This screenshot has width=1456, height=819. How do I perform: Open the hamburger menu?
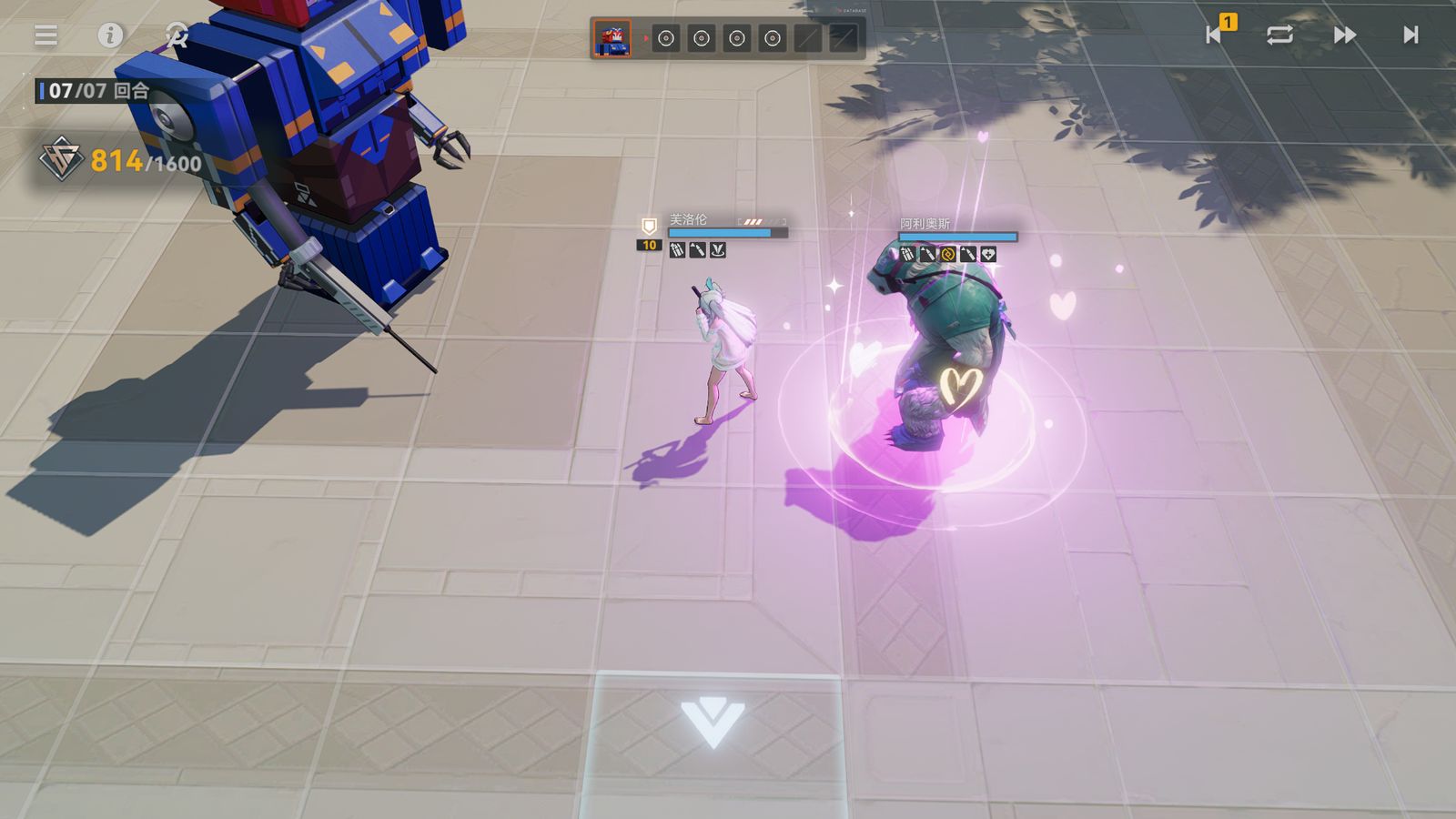[x=45, y=35]
